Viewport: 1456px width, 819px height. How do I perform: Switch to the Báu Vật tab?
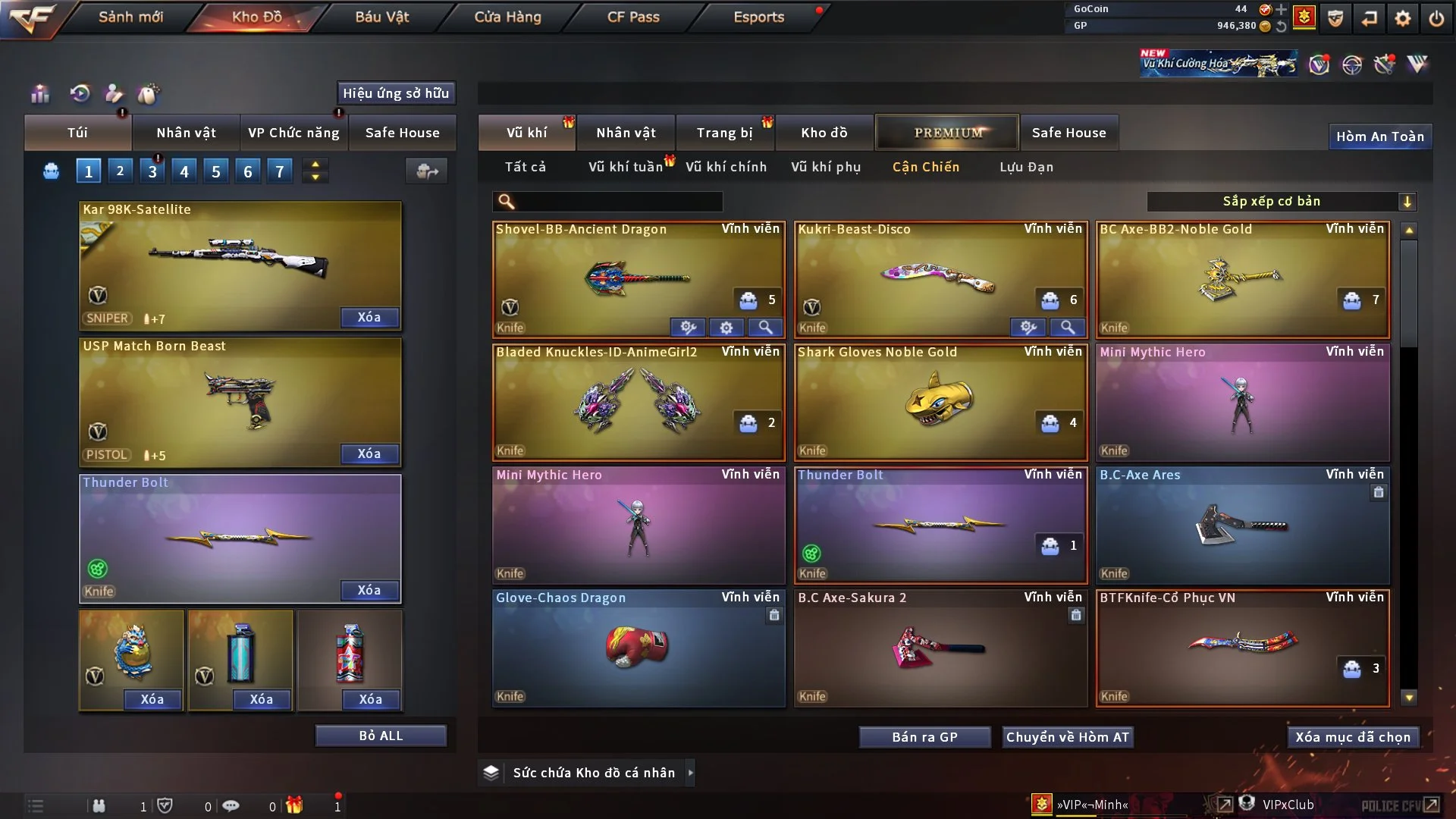tap(381, 17)
